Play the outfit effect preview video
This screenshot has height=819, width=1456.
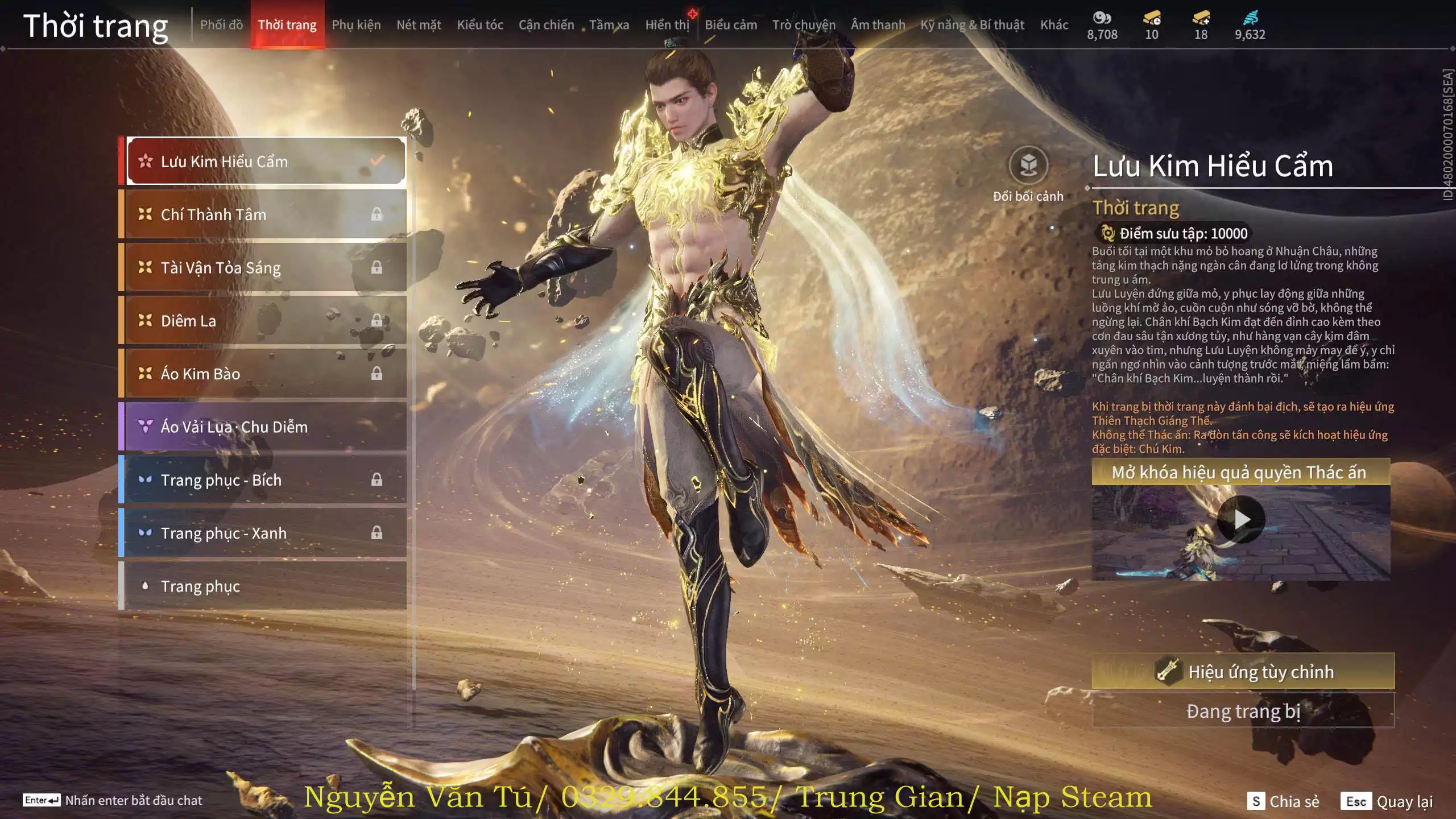(1241, 519)
